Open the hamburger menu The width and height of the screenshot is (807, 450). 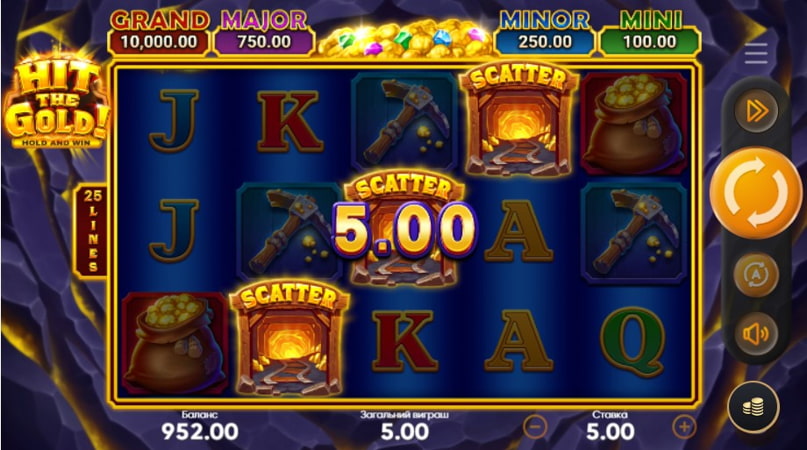(x=756, y=55)
